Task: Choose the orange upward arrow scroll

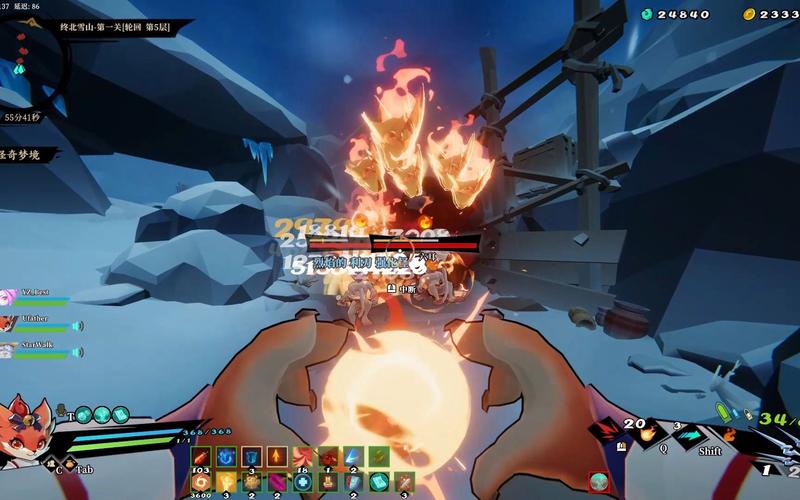Action: [277, 458]
